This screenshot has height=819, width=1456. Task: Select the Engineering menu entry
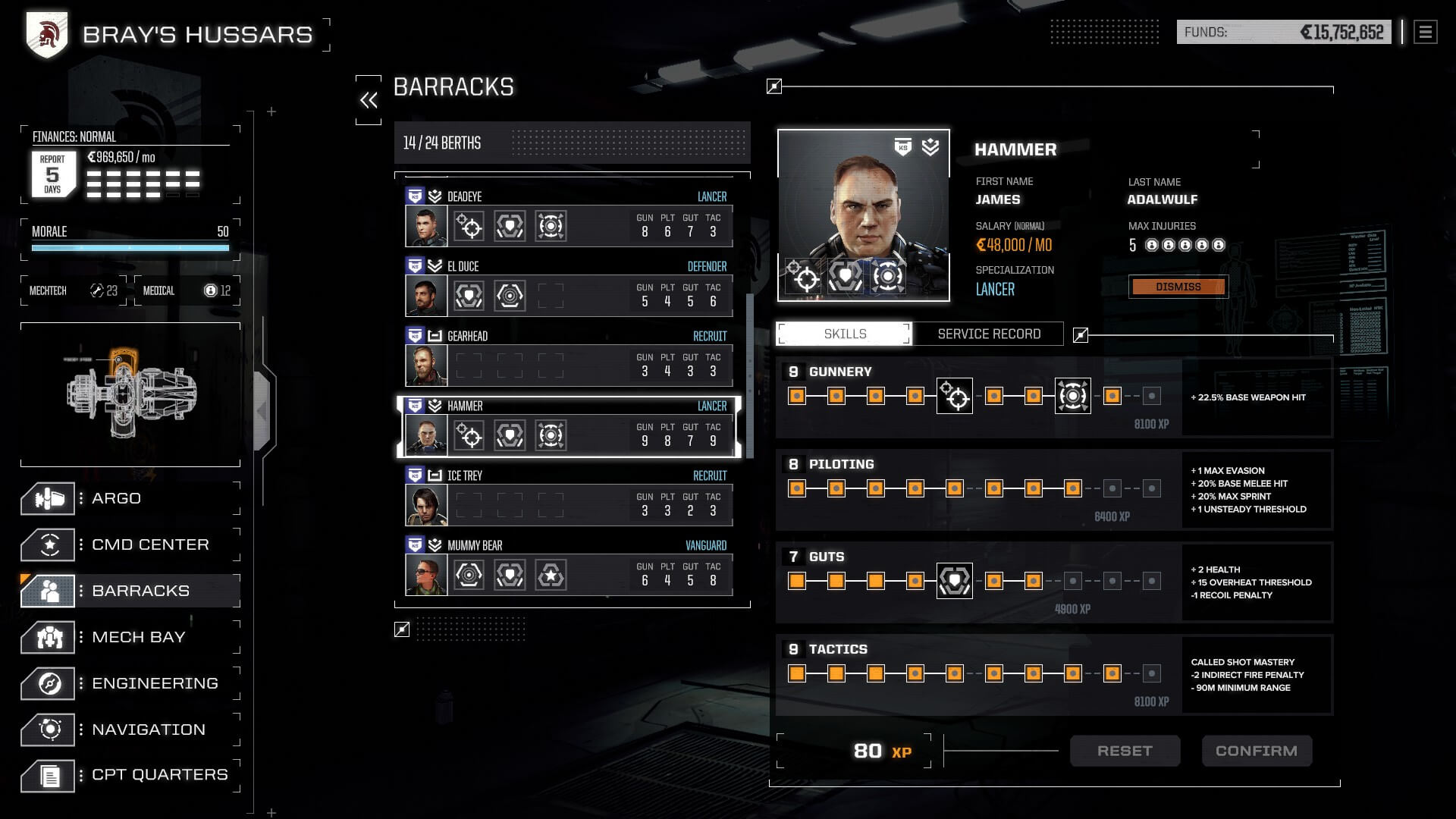click(x=154, y=684)
